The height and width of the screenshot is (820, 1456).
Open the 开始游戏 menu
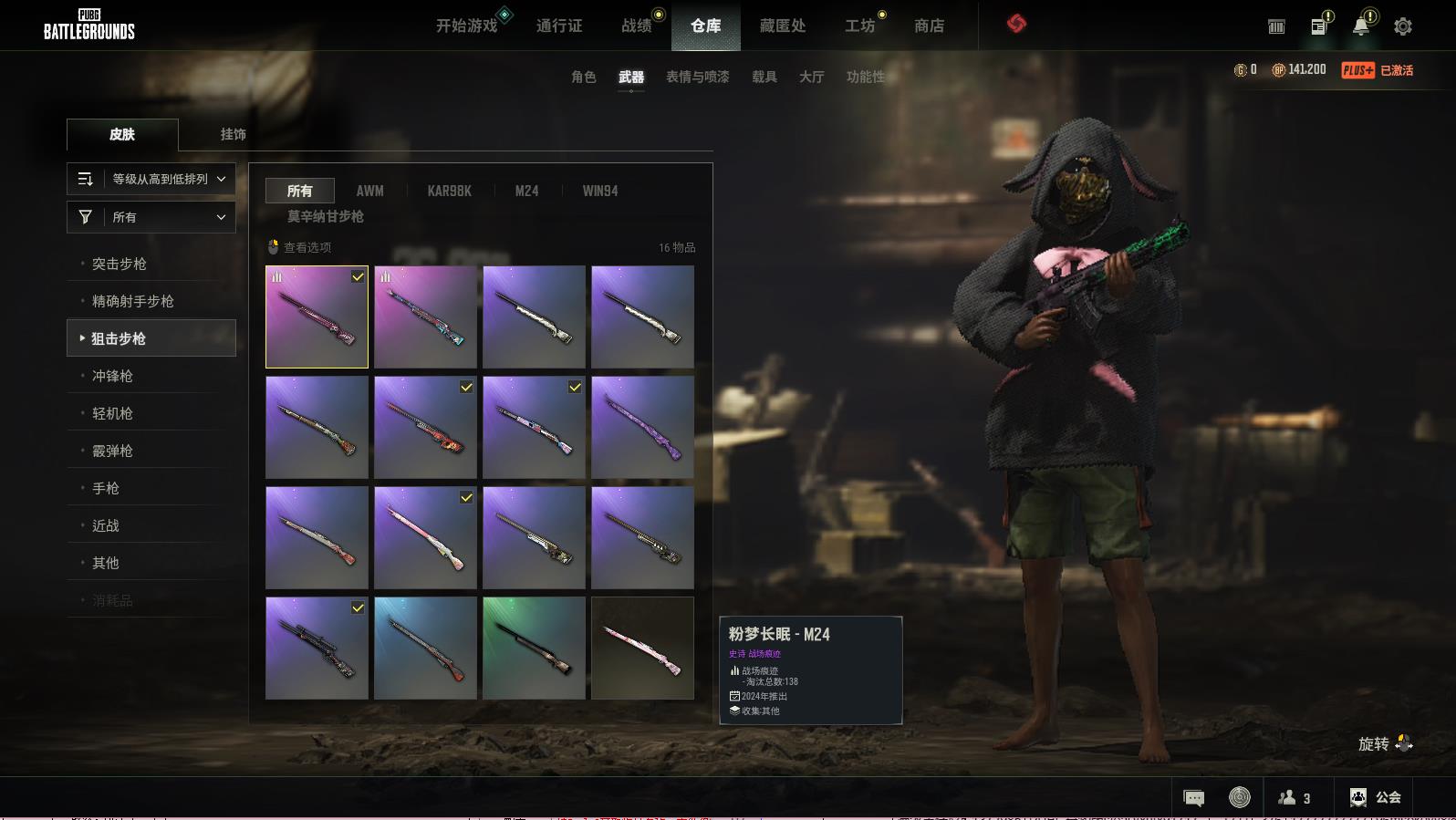click(466, 26)
